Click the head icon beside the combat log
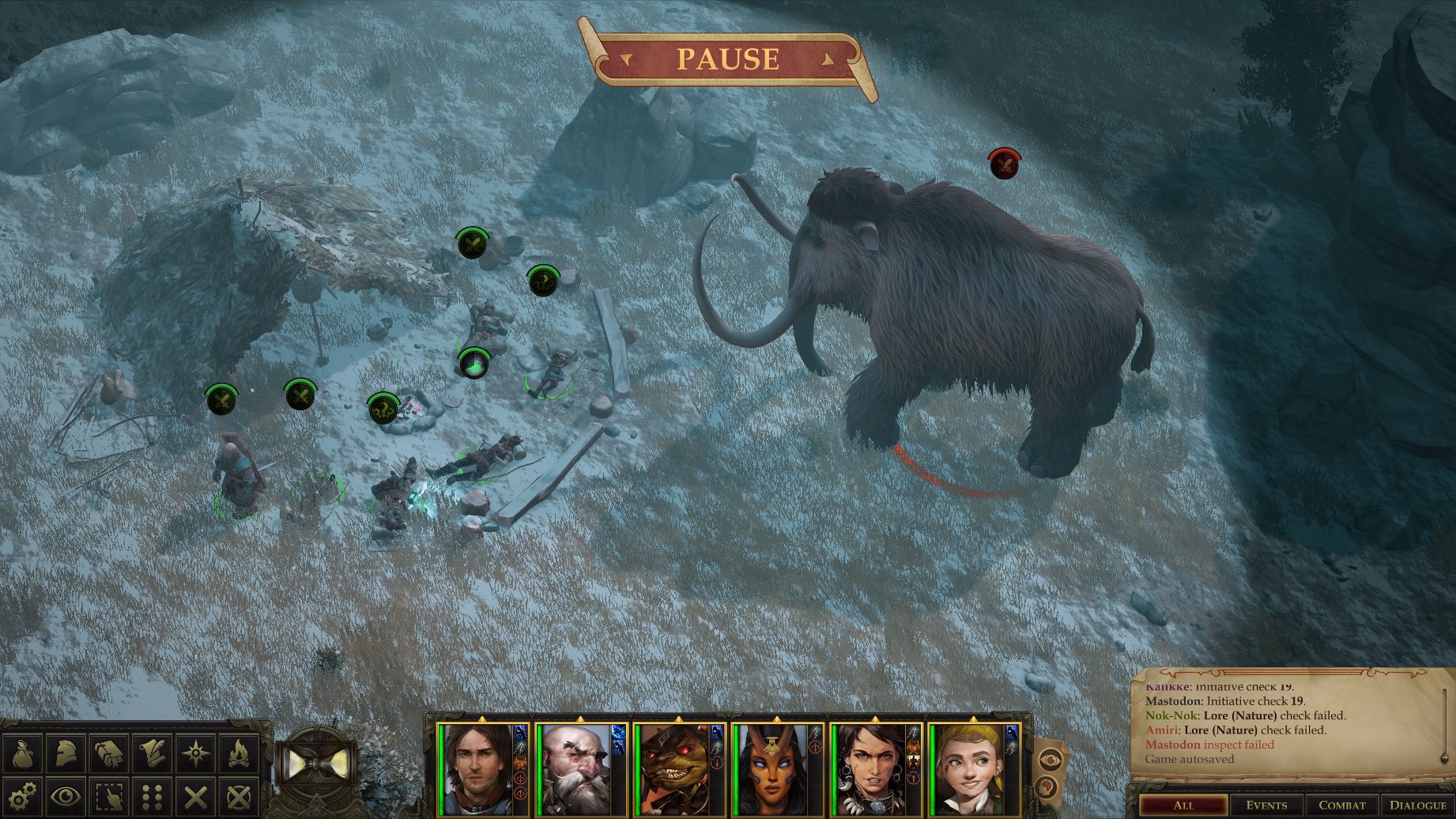 [1047, 787]
